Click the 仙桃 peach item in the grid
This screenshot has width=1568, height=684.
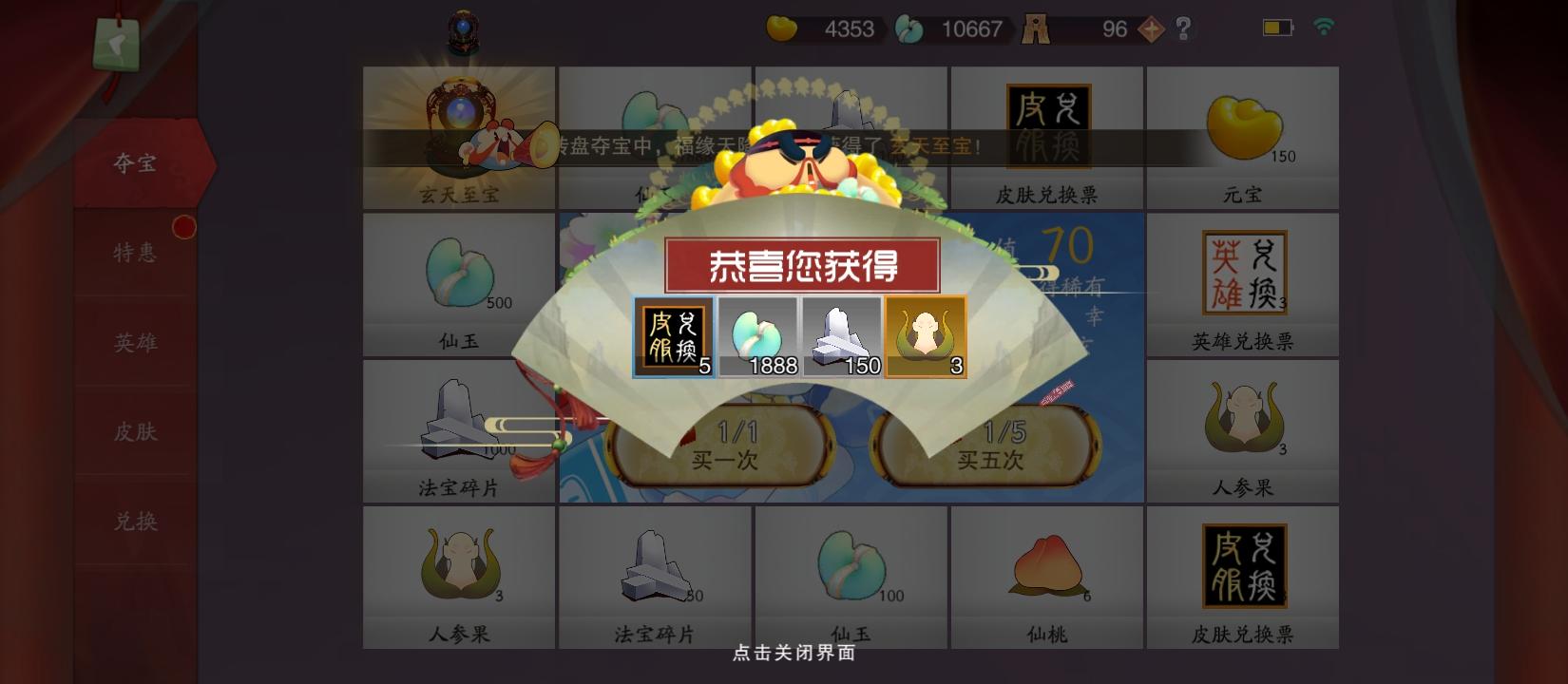click(x=1046, y=568)
